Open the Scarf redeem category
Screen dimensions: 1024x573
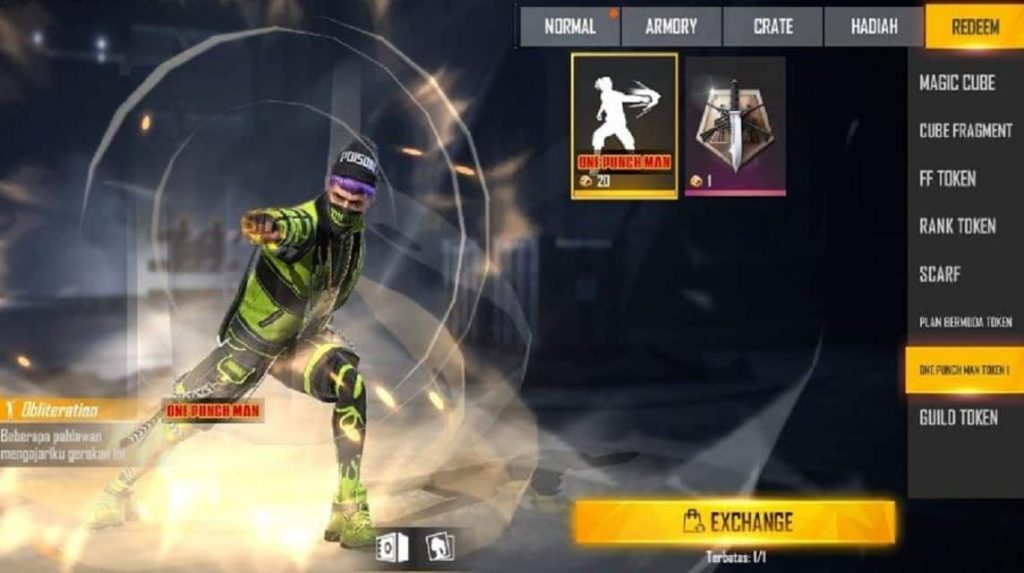(939, 274)
